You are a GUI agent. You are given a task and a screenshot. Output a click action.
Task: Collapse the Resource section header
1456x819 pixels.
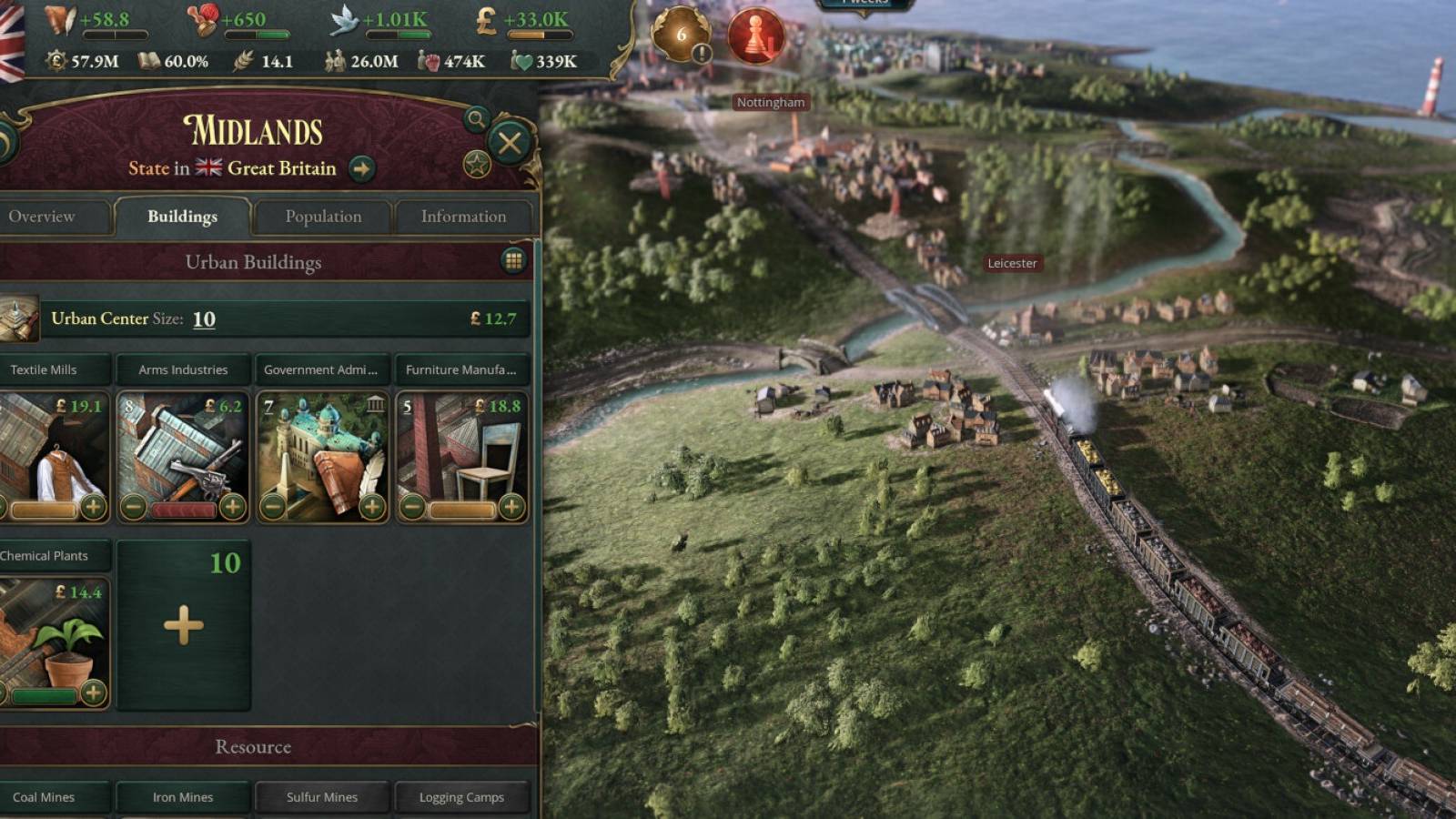pos(252,746)
